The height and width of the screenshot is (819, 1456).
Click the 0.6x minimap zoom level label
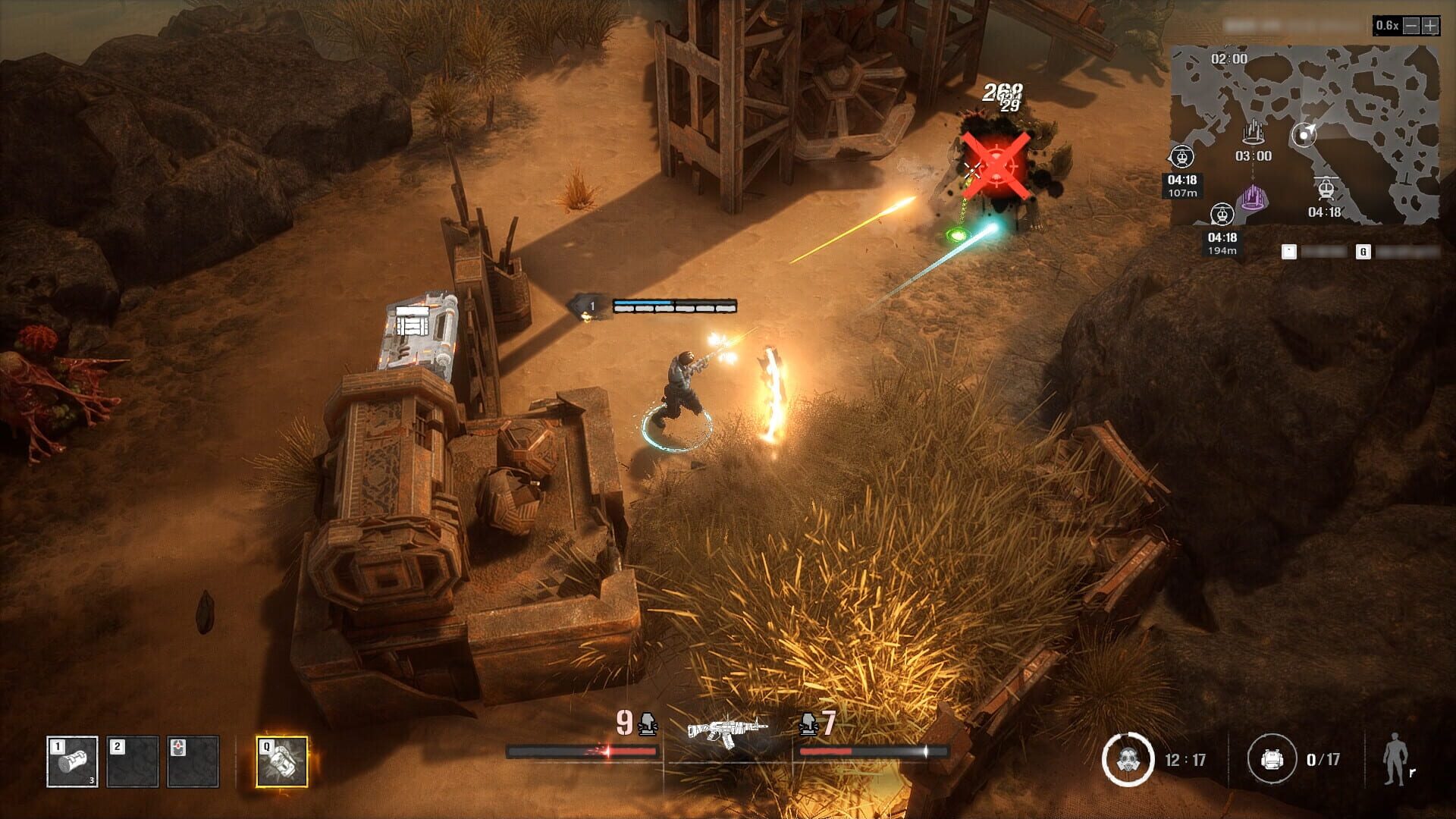pos(1388,25)
